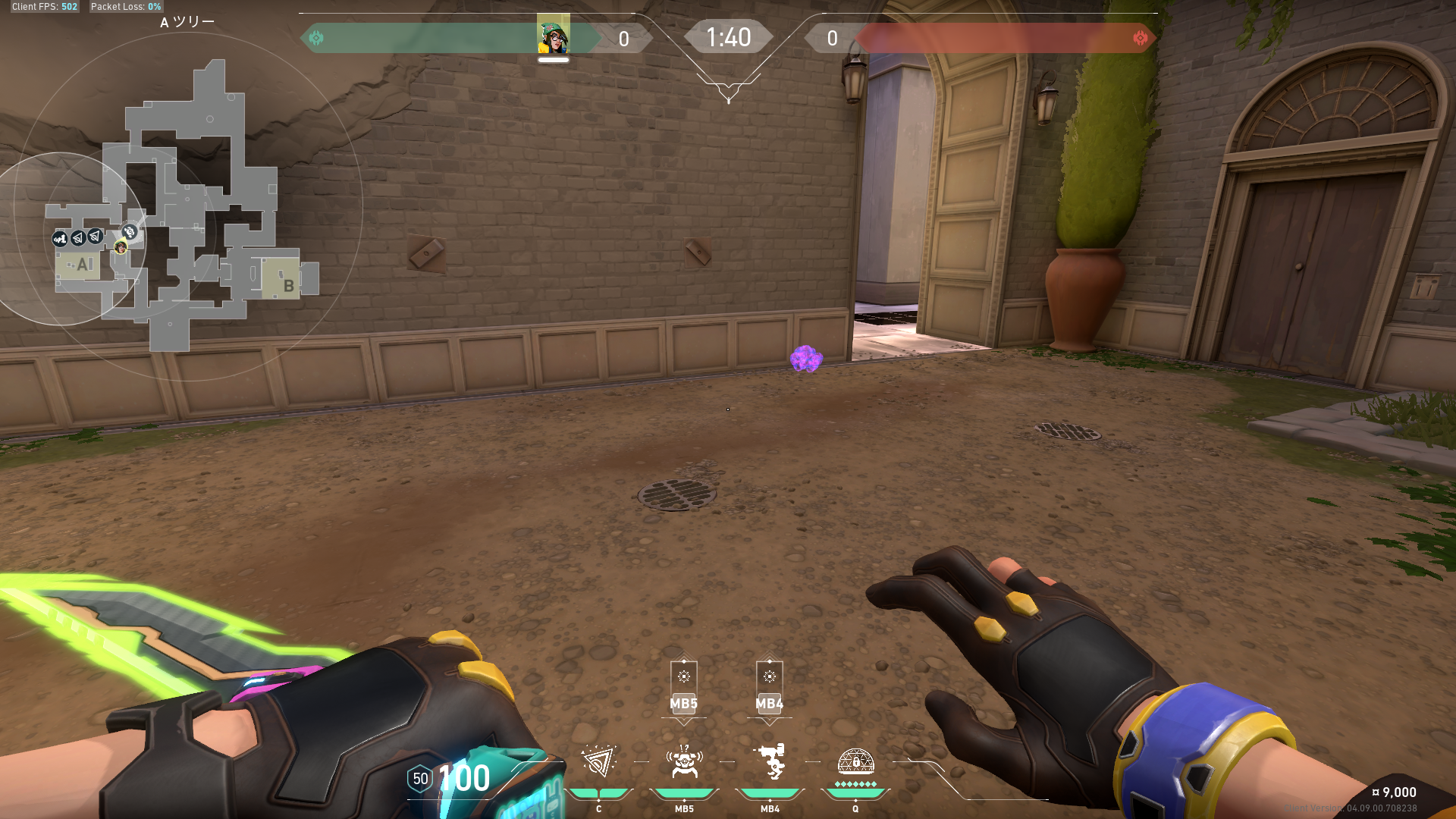Click the green team emblem on the scoreboard
Viewport: 1456px width, 819px height.
pyautogui.click(x=316, y=38)
